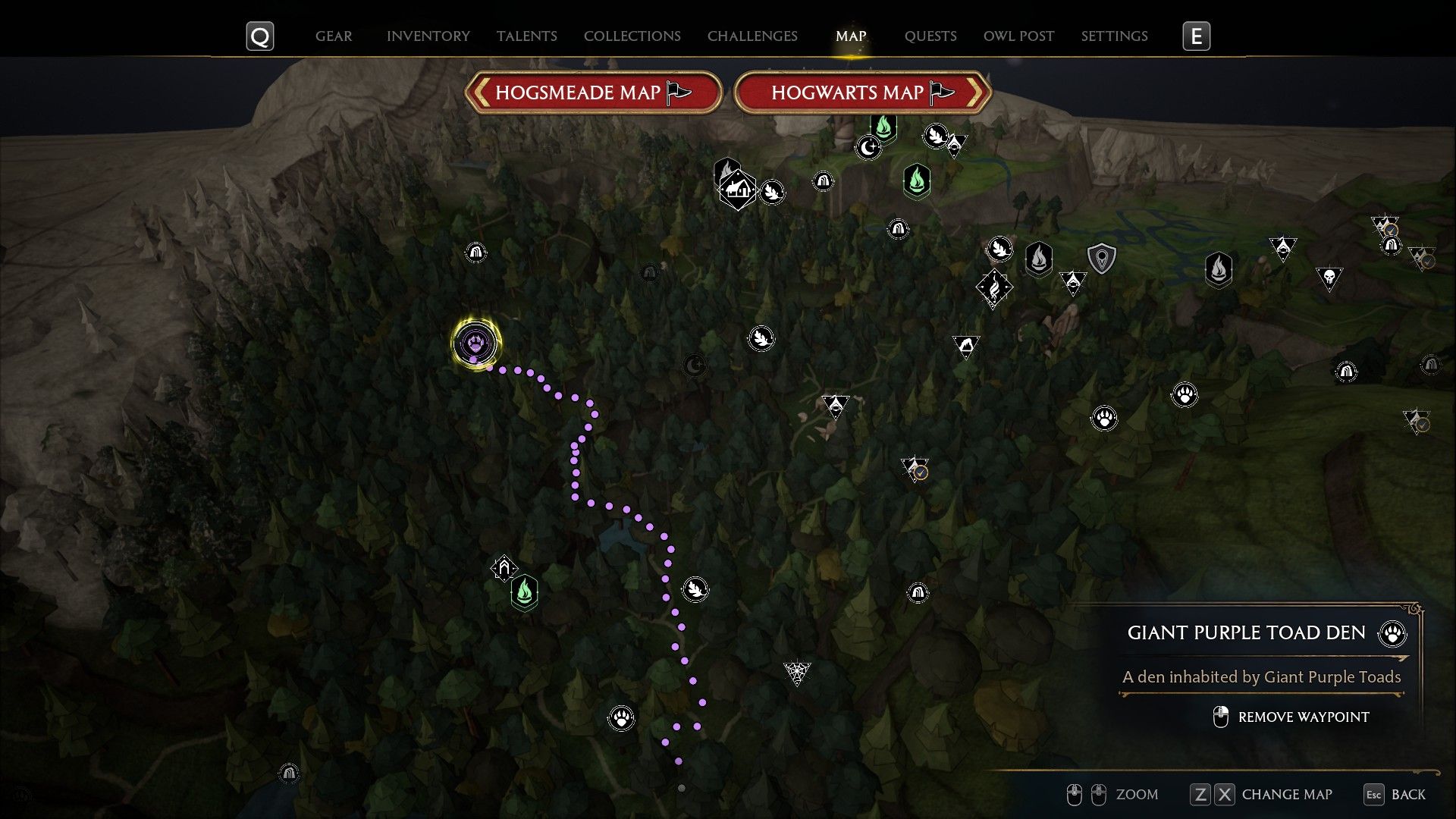The width and height of the screenshot is (1456, 819).
Task: Open the Talents tab
Action: pyautogui.click(x=527, y=36)
